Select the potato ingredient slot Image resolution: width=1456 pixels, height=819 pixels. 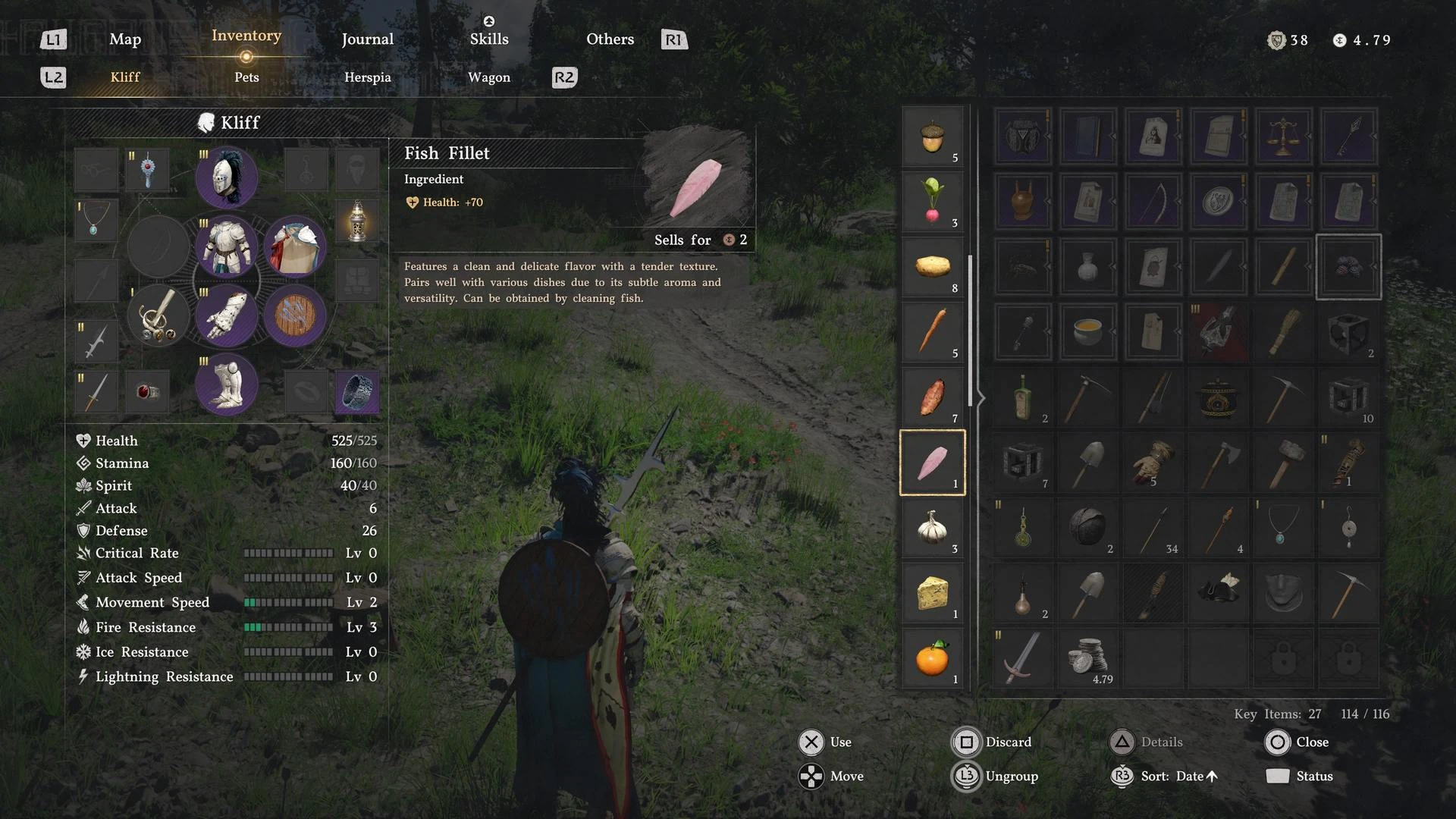coord(932,268)
